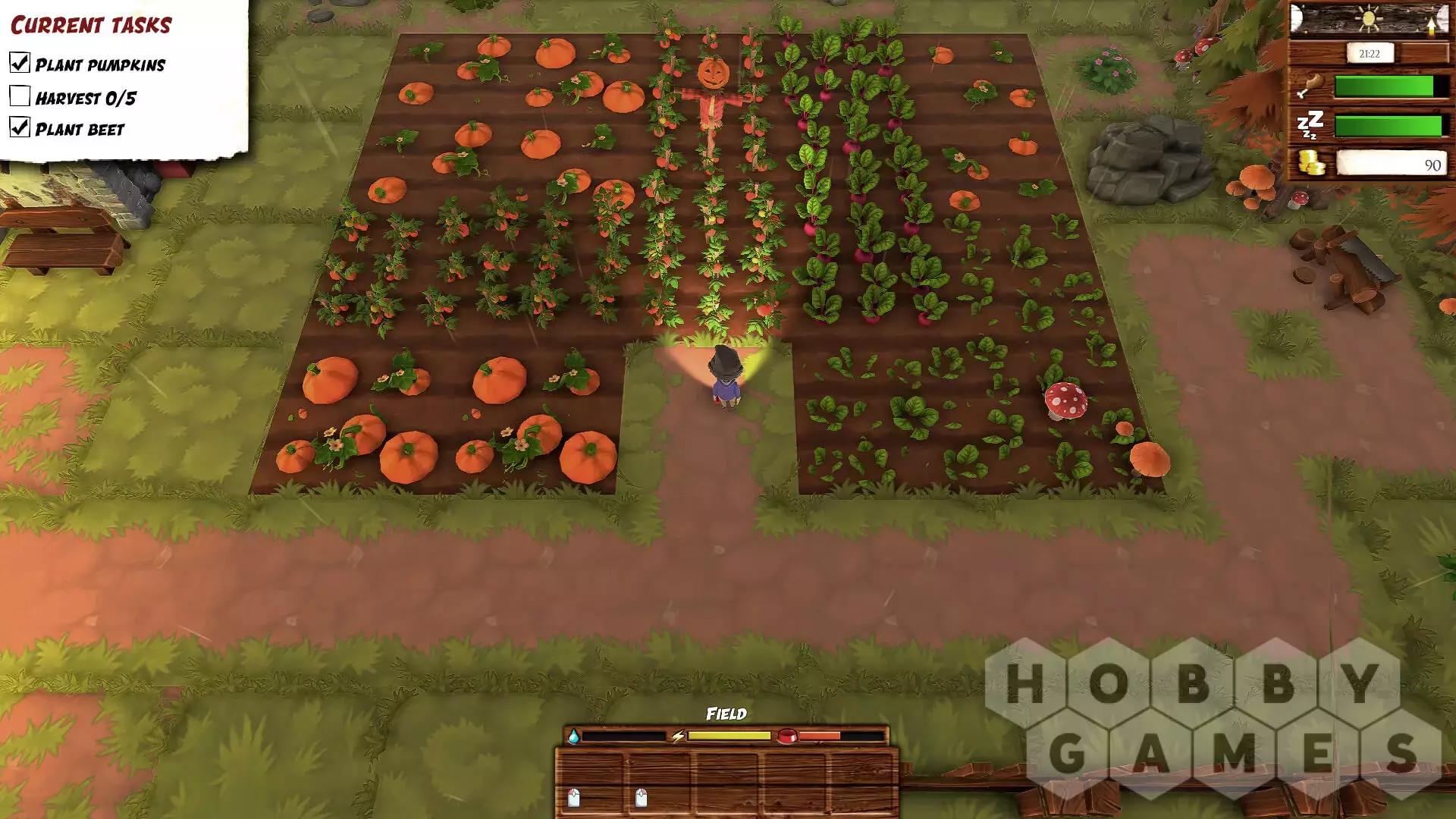Click the gold coins icon
This screenshot has width=1456, height=819.
pyautogui.click(x=1310, y=163)
